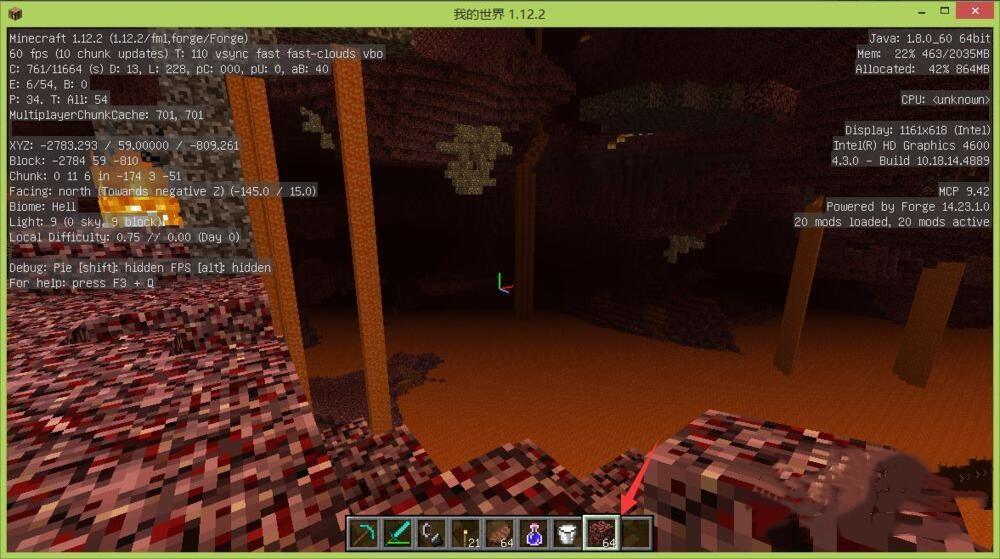Select the netherrack block stack slot
The height and width of the screenshot is (559, 1000).
point(601,533)
